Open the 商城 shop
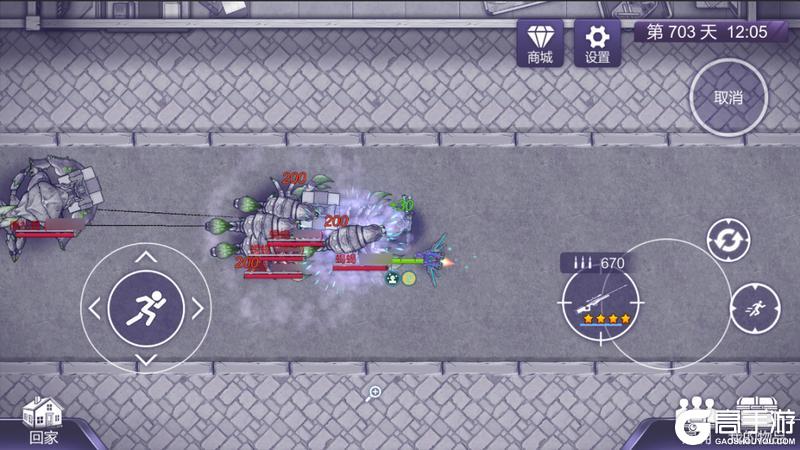800x450 pixels. point(540,43)
